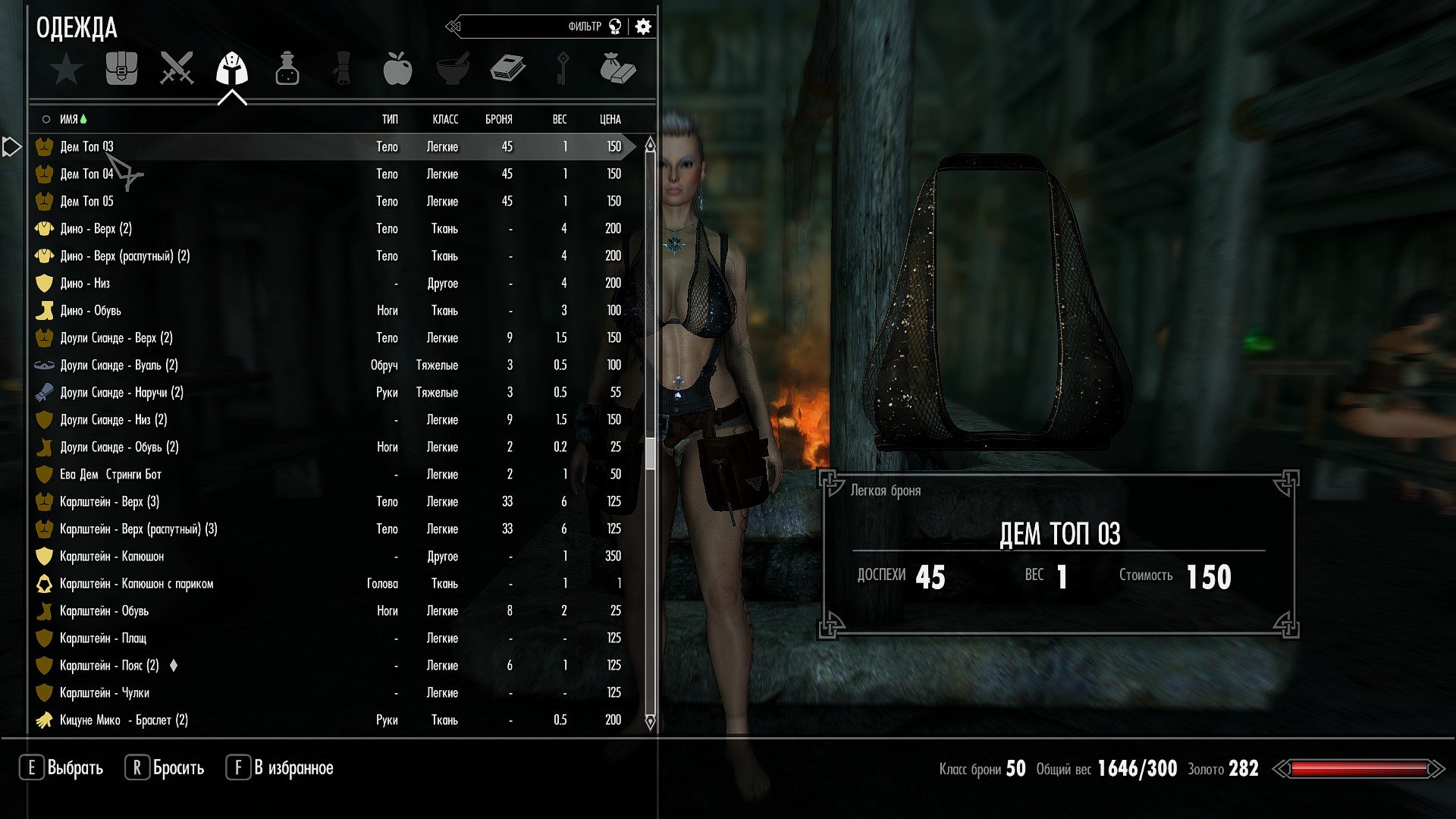The height and width of the screenshot is (819, 1456).
Task: Click the list scrollbar down arrow
Action: click(650, 721)
